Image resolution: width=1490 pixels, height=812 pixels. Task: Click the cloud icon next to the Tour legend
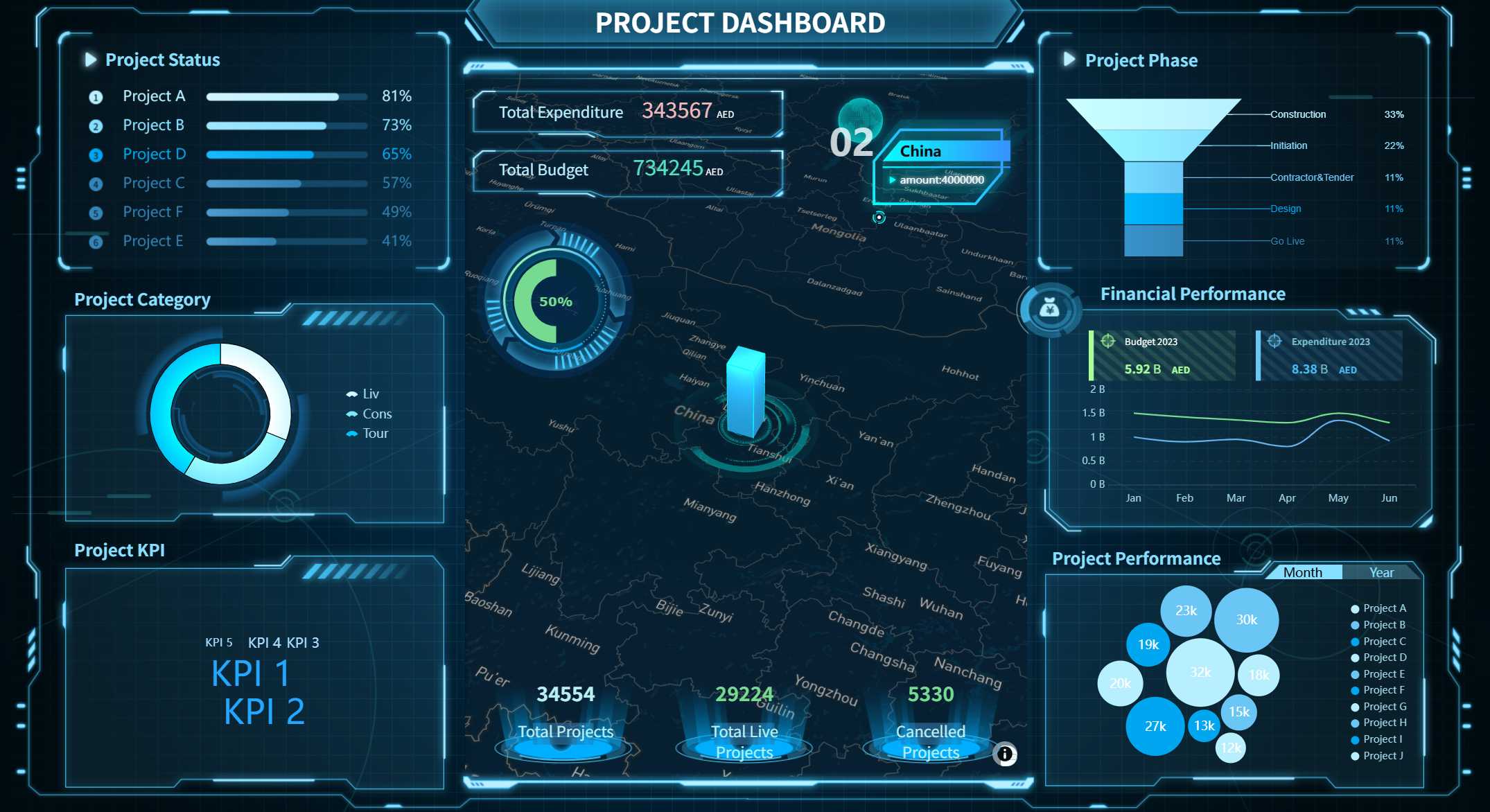[352, 432]
